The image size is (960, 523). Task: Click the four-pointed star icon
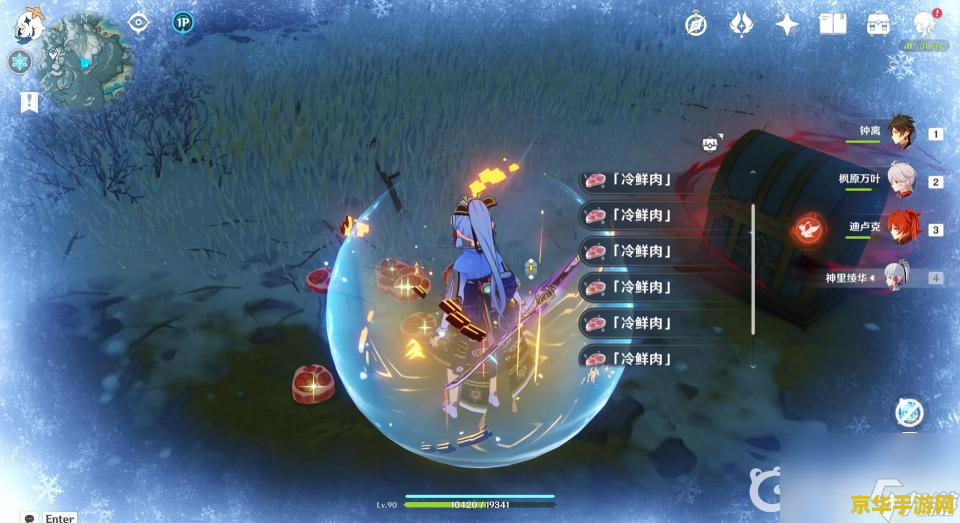click(787, 24)
